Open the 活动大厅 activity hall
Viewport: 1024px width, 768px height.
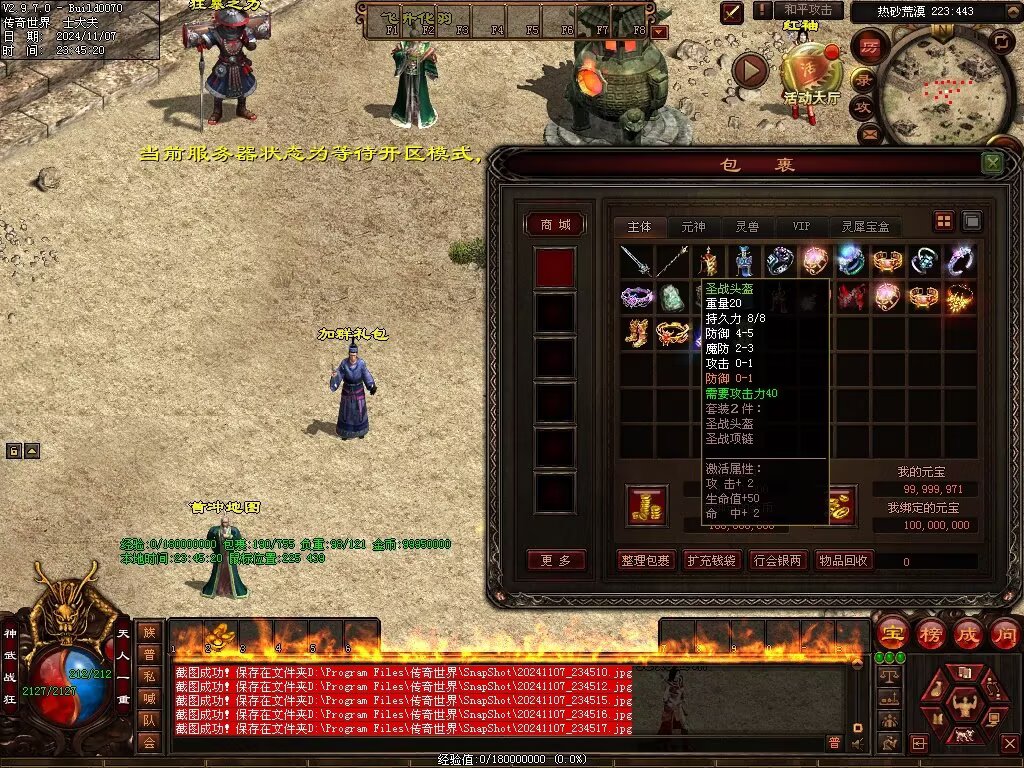pyautogui.click(x=811, y=75)
